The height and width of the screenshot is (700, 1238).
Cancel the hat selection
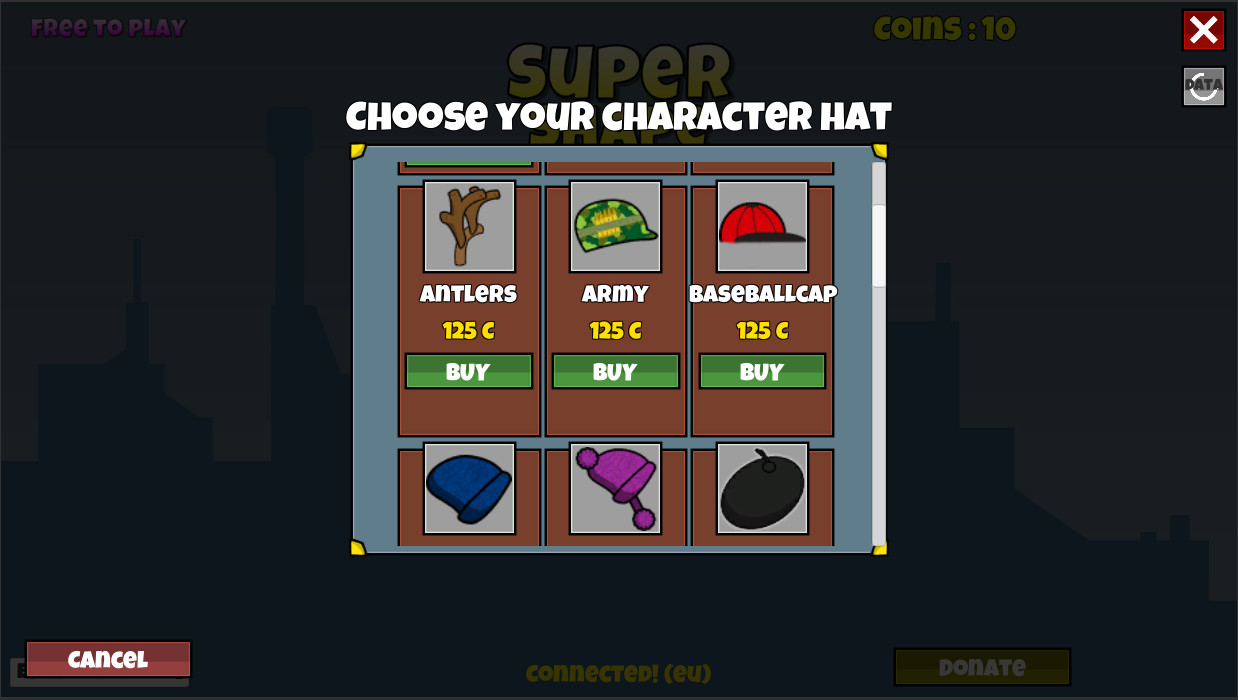[108, 659]
